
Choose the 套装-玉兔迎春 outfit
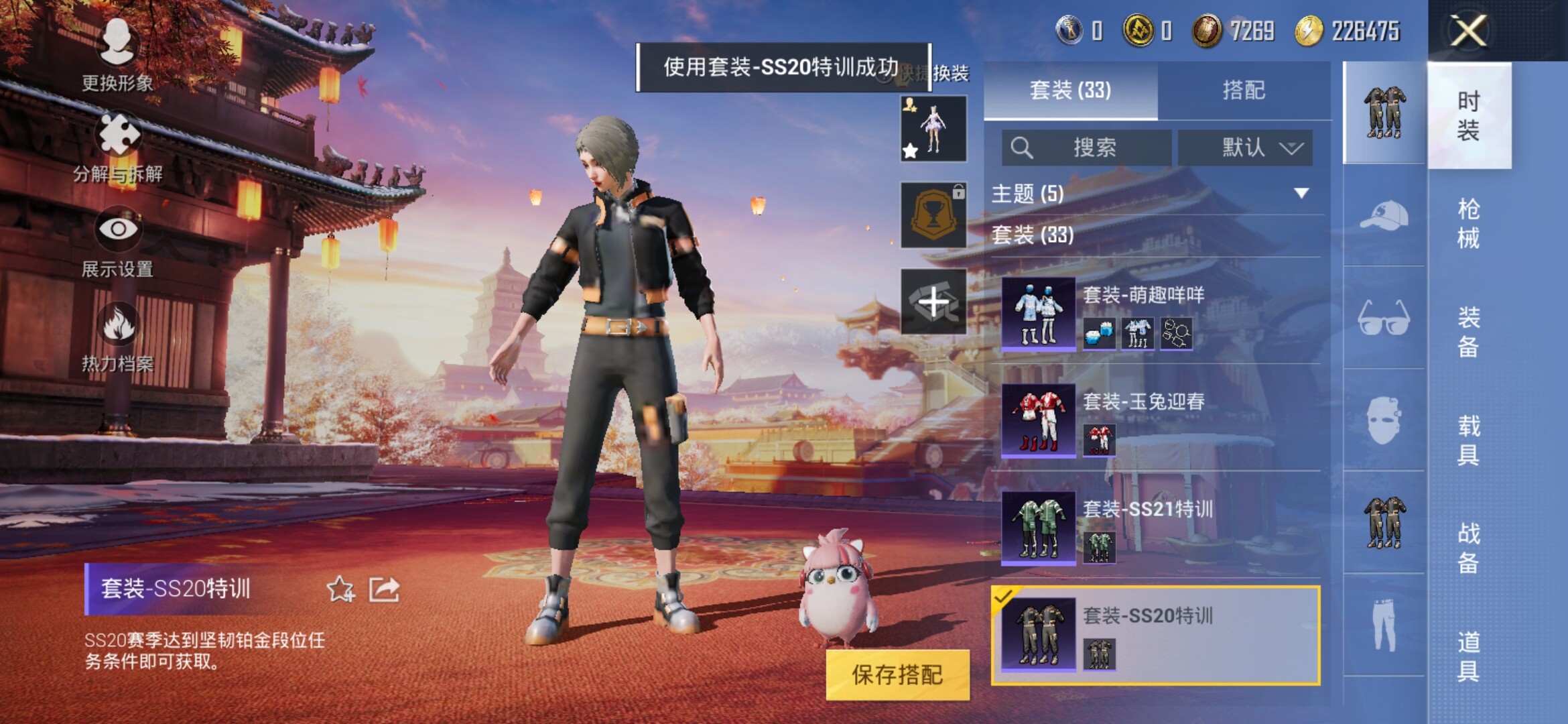tap(1159, 420)
